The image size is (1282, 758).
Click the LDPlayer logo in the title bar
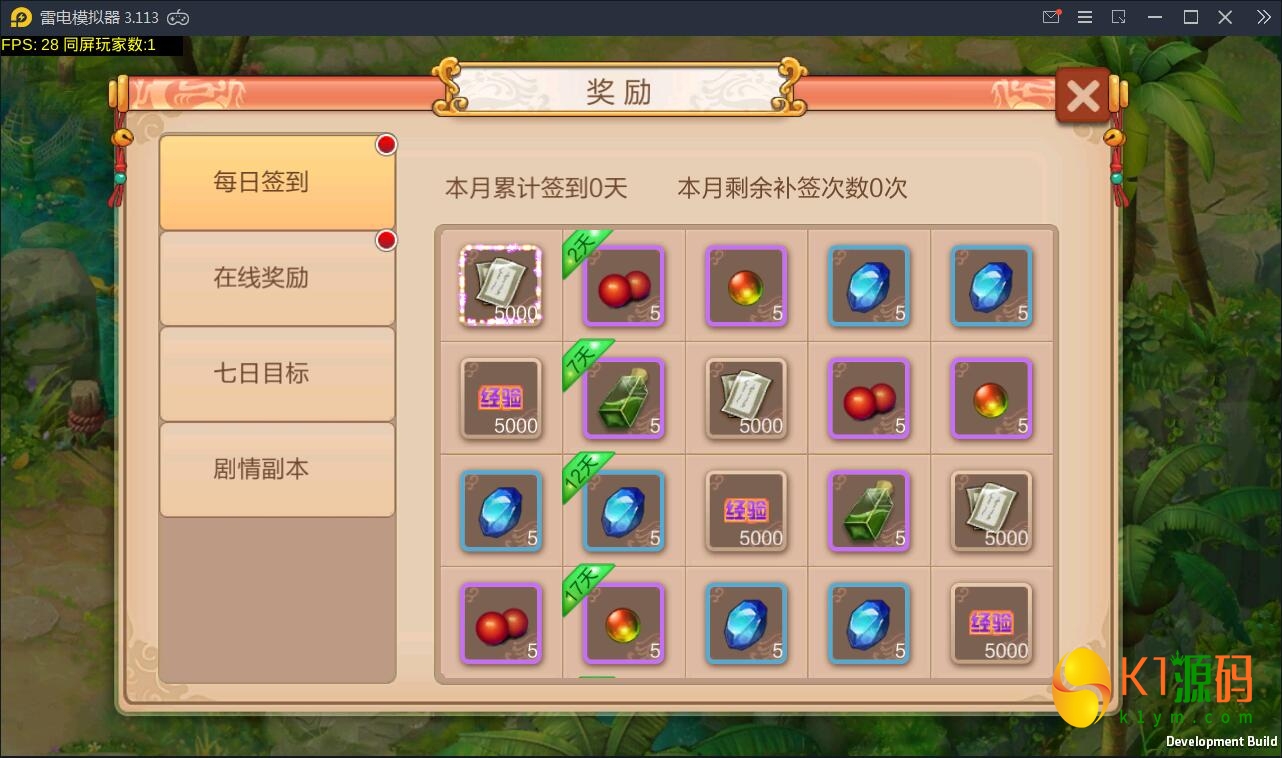pyautogui.click(x=15, y=16)
